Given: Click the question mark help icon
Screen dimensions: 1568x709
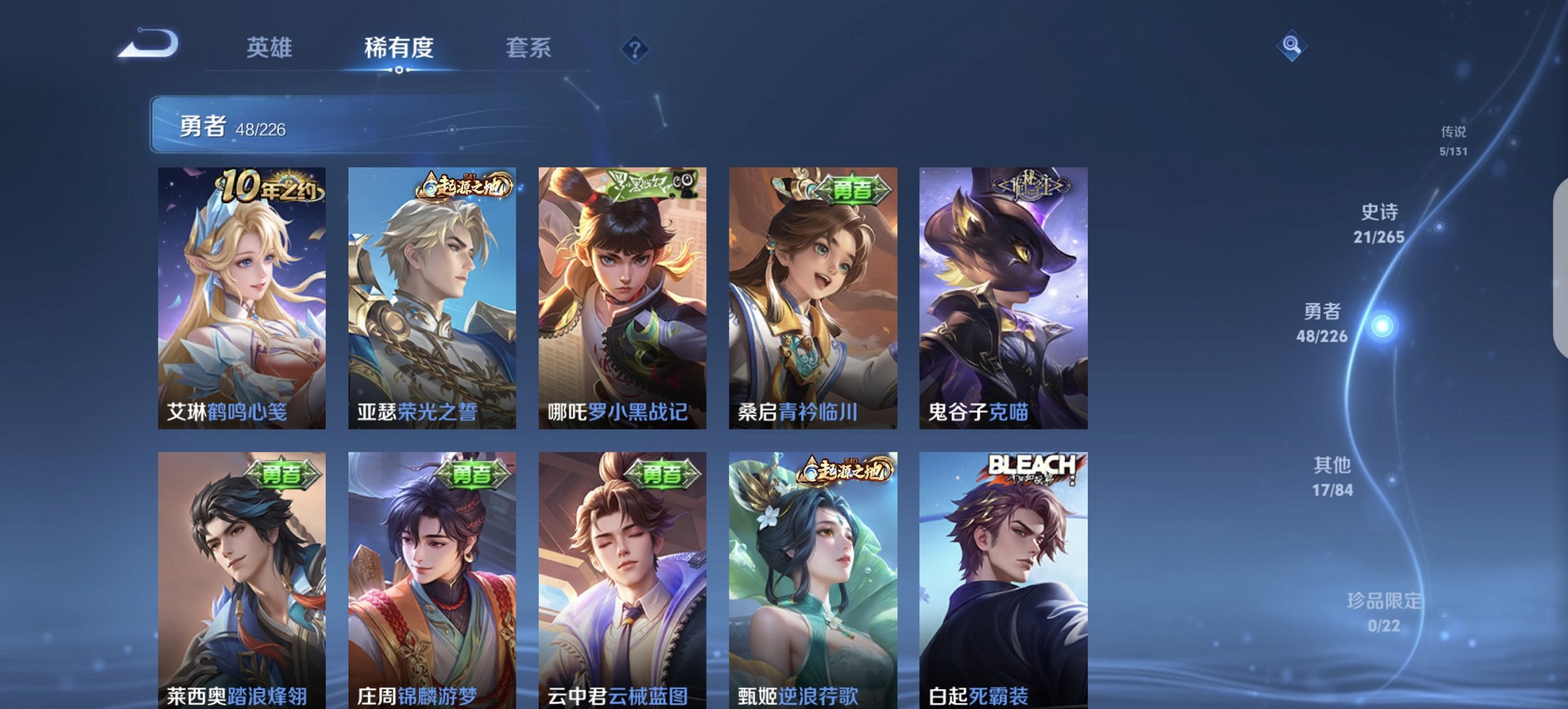Looking at the screenshot, I should click(634, 48).
